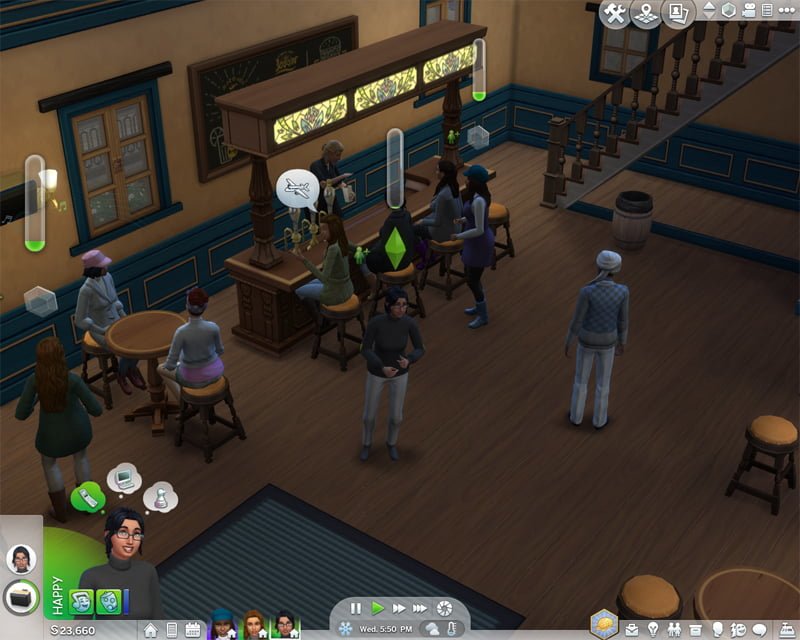Set game speed to normal play
The image size is (800, 640).
[377, 608]
